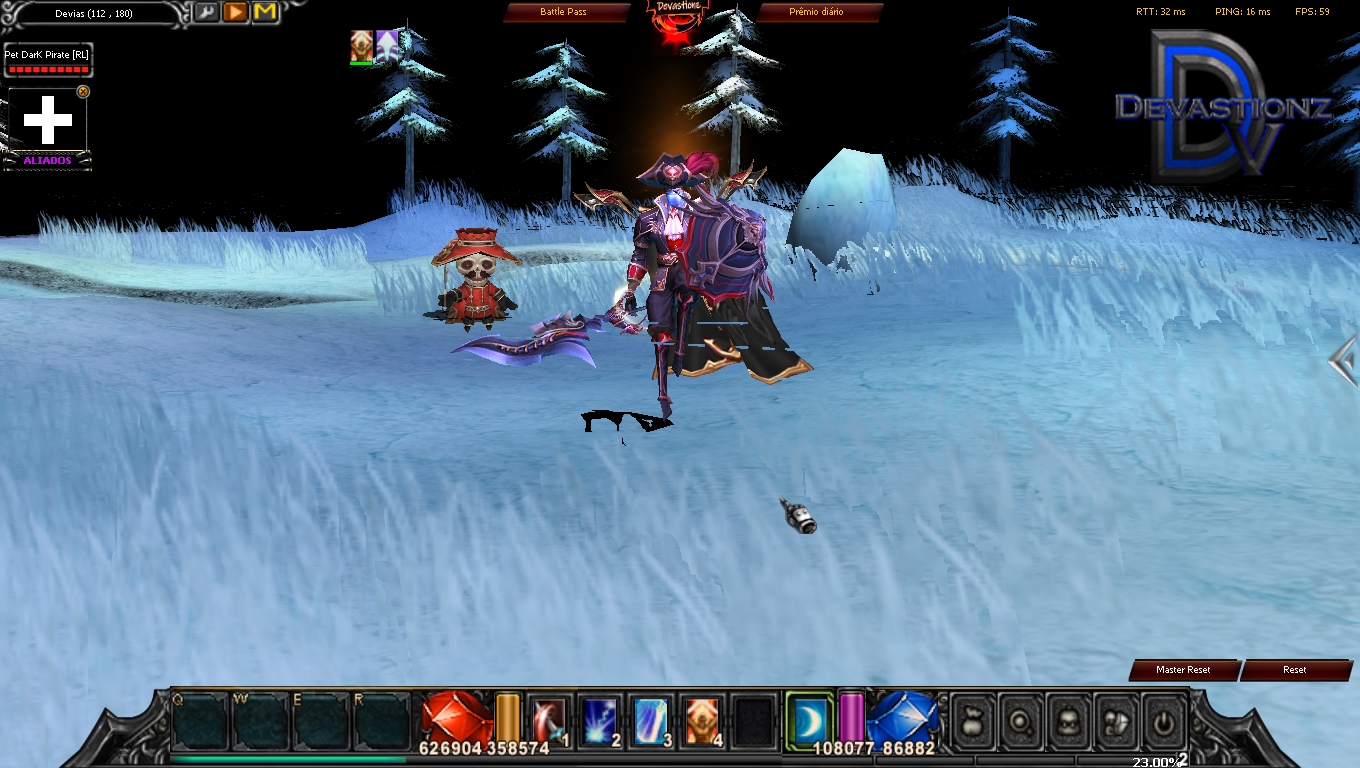
Task: Click the Reset button
Action: tap(1295, 670)
